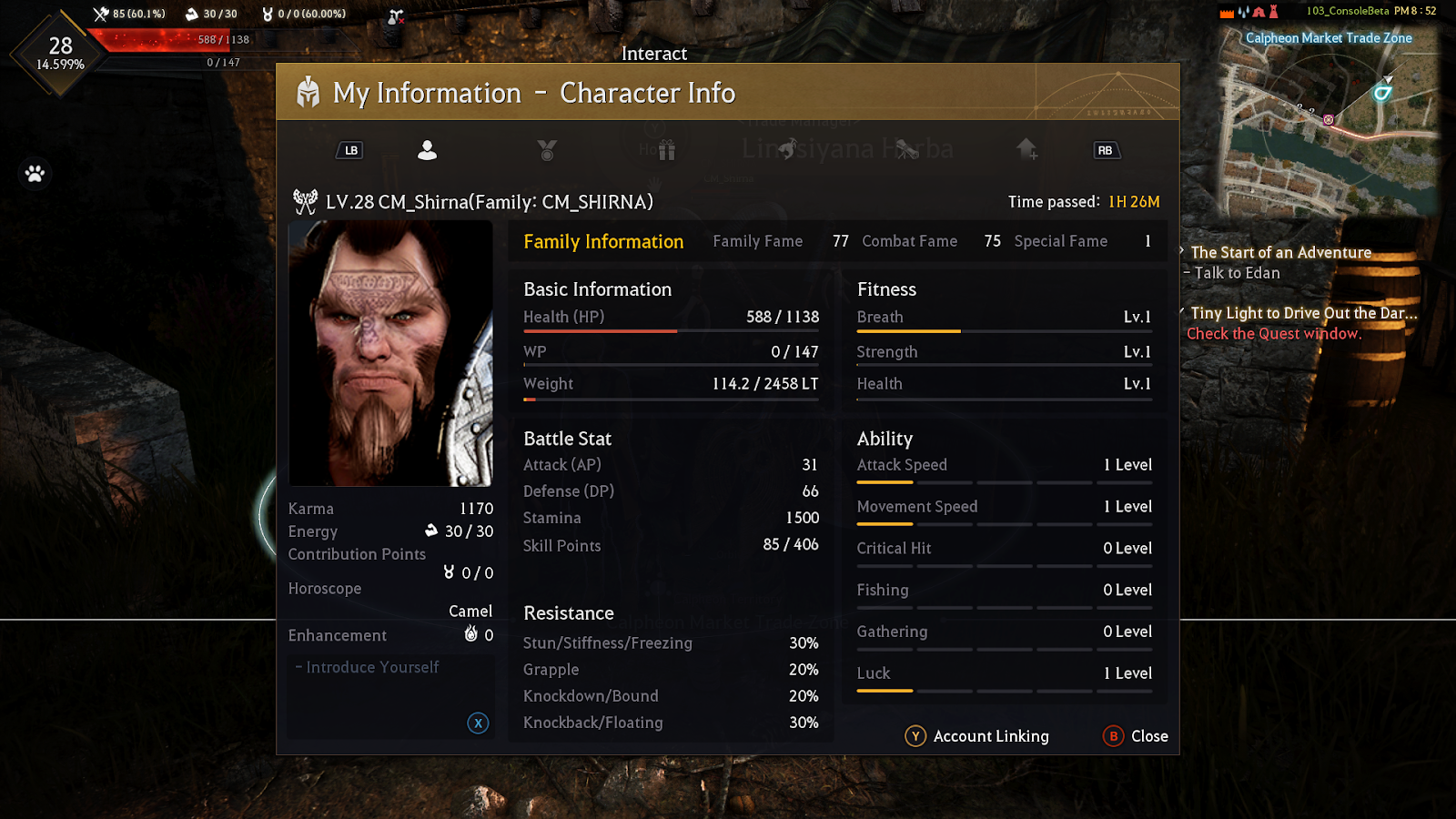Screen dimensions: 1456x819
Task: Switch to the character profile tab
Action: coord(427,150)
